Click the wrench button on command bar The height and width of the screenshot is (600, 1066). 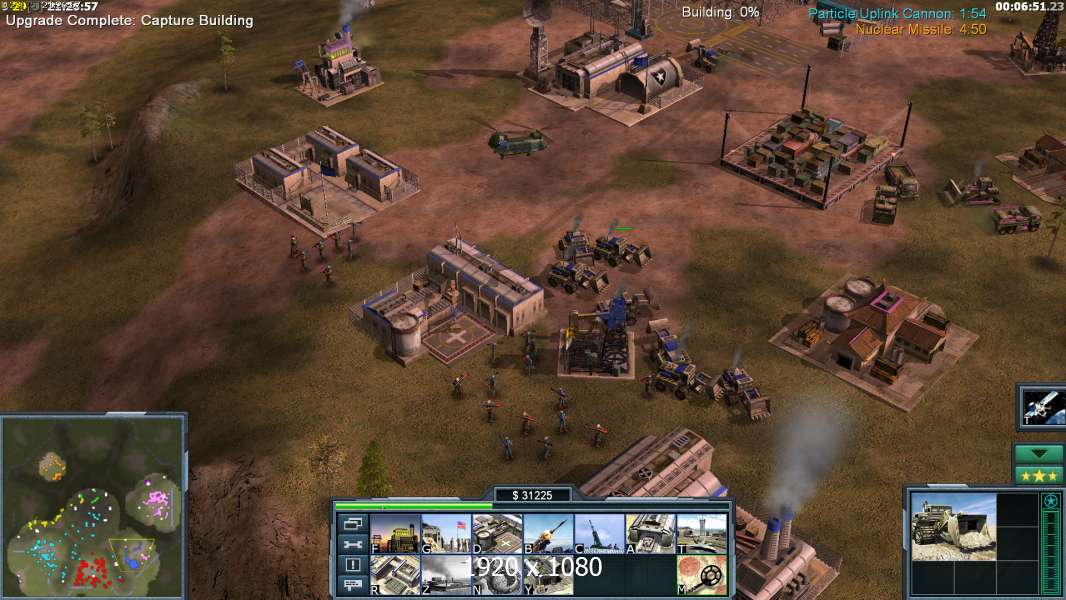tap(352, 545)
